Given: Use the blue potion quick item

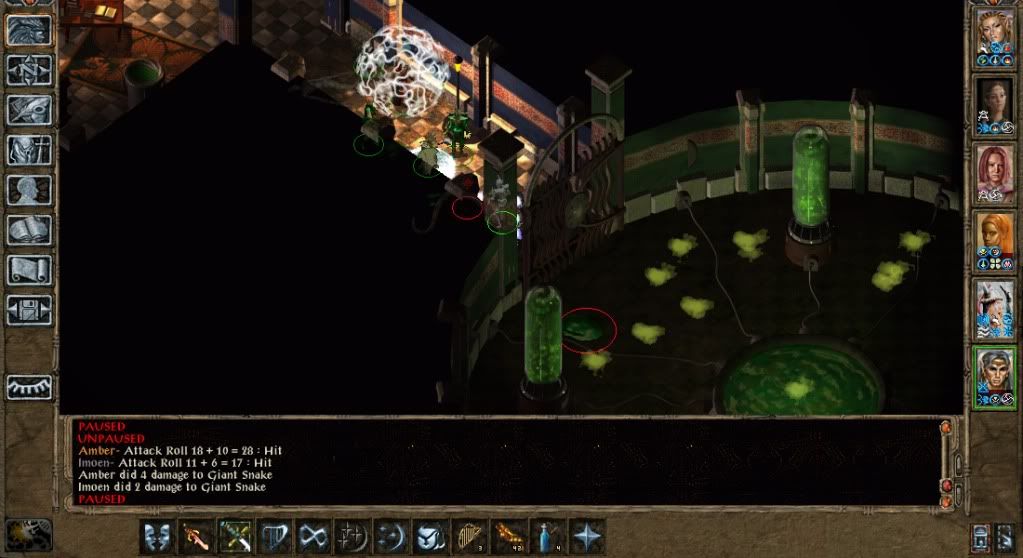Looking at the screenshot, I should pos(547,535).
